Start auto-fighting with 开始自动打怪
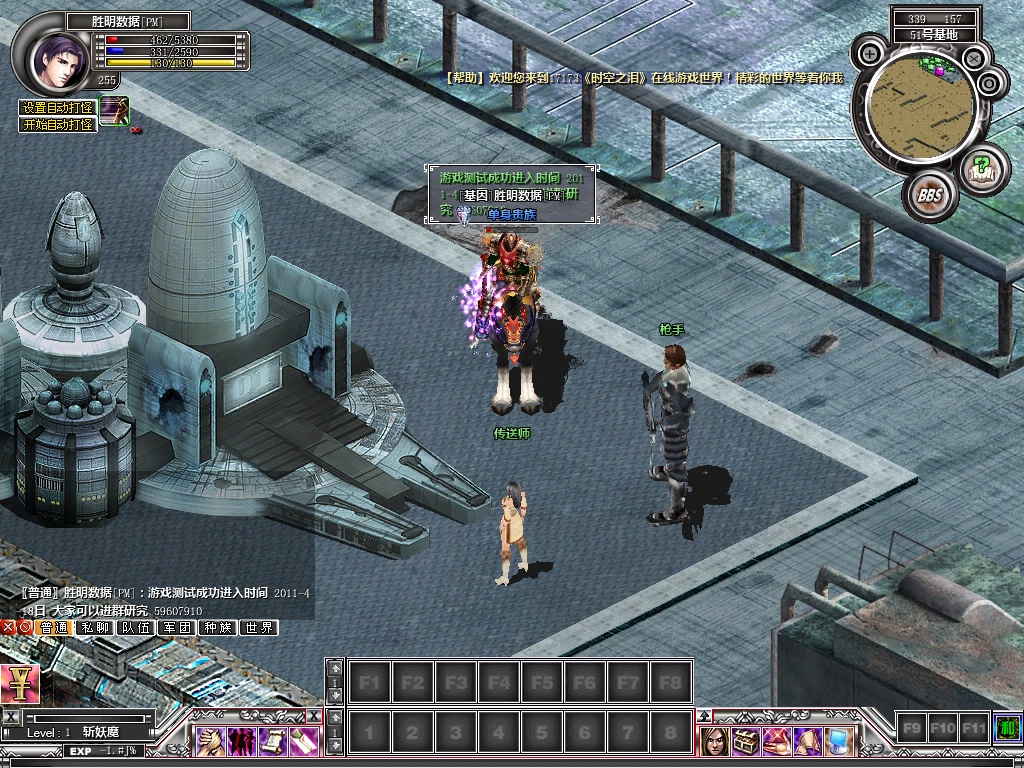This screenshot has width=1024, height=768. pos(59,124)
